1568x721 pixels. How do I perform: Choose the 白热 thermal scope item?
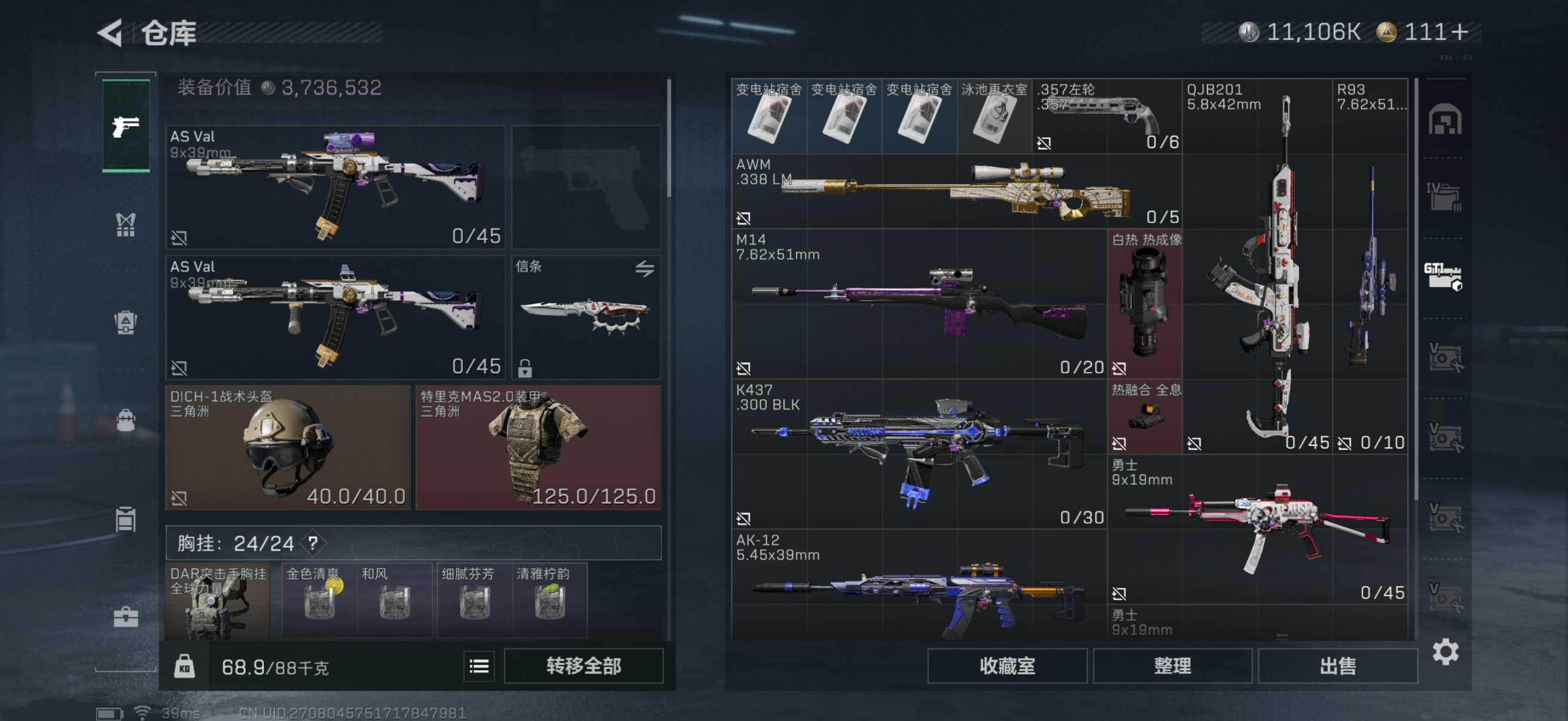[1145, 304]
